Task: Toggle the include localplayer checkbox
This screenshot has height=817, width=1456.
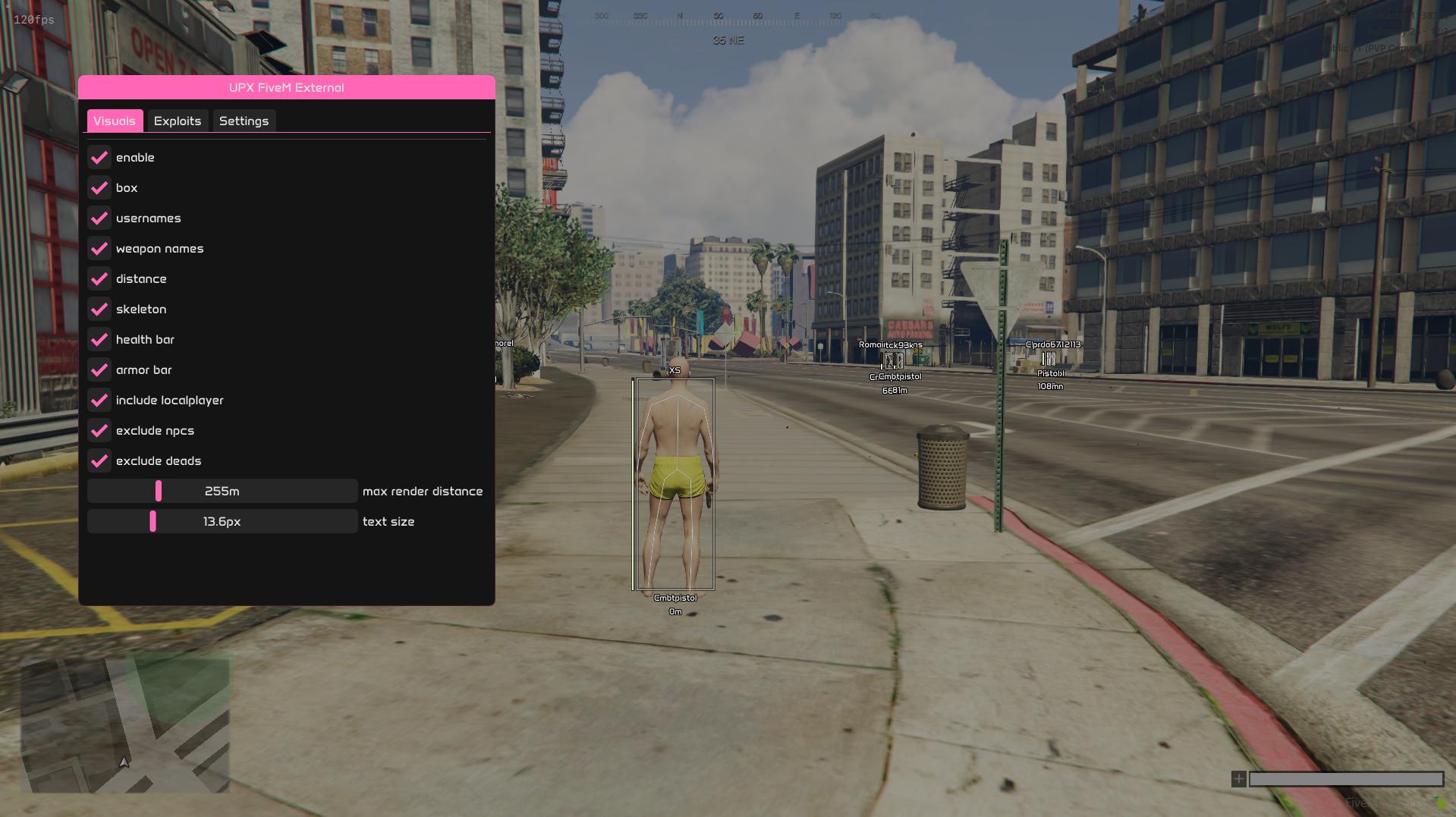Action: (x=99, y=401)
